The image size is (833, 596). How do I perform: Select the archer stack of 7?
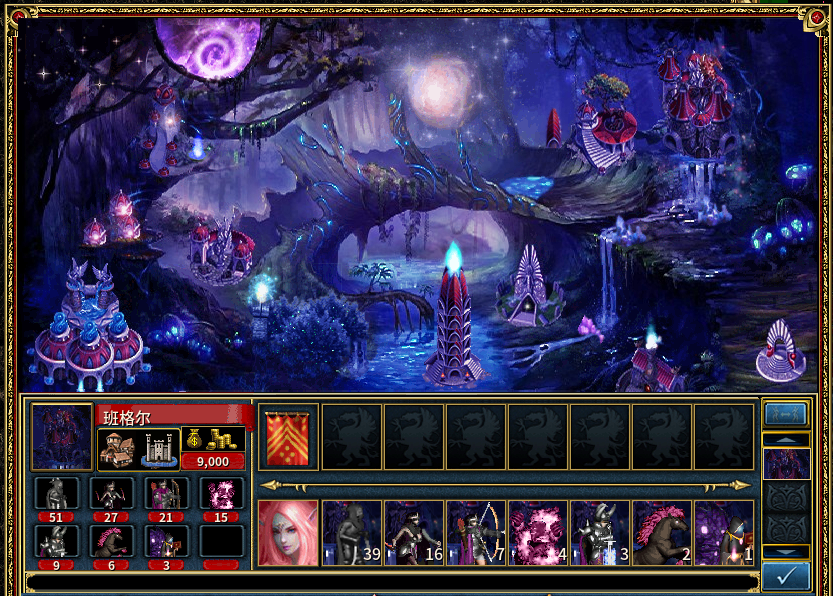[476, 533]
